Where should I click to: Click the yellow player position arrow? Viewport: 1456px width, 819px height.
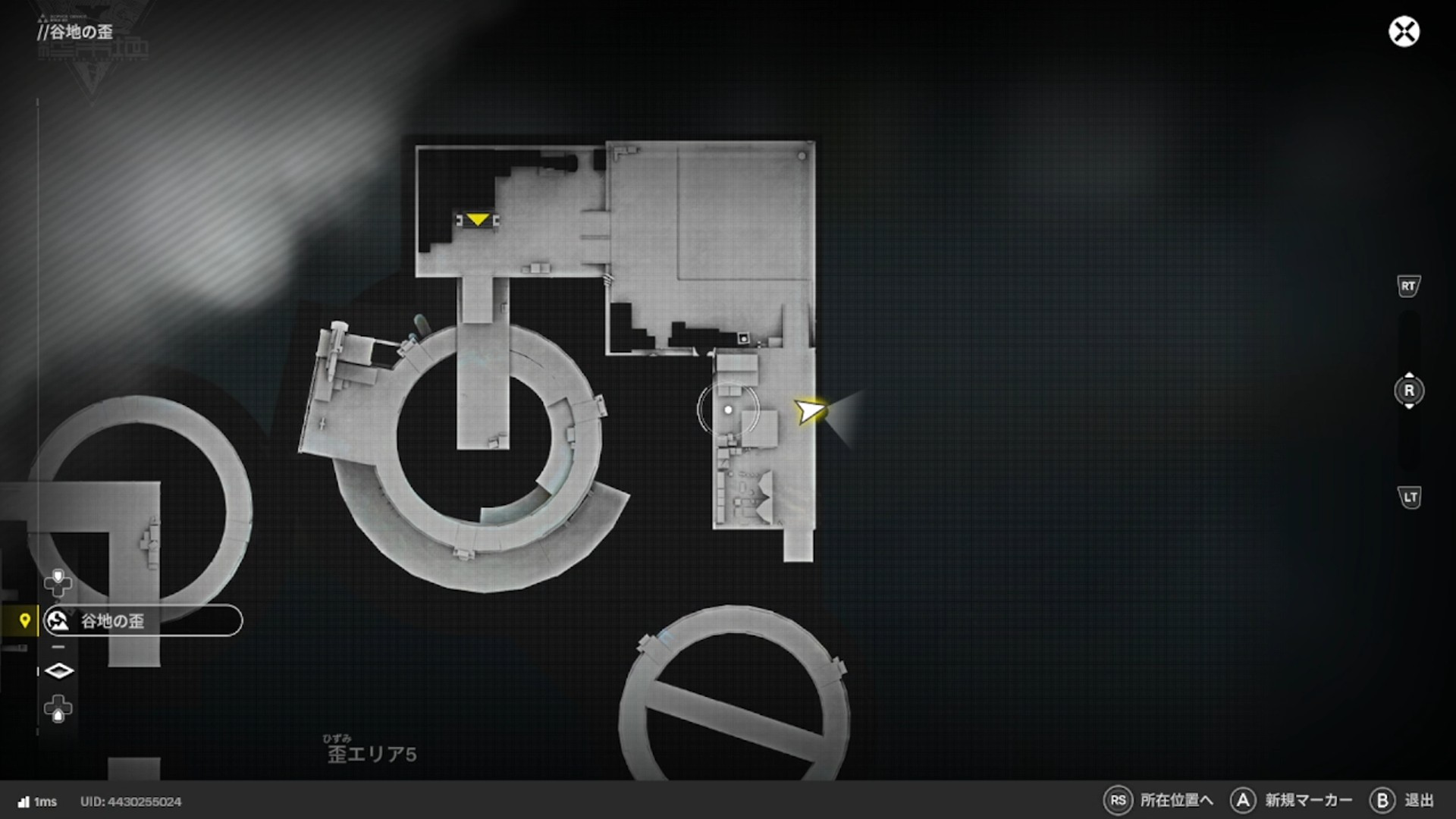click(x=809, y=410)
